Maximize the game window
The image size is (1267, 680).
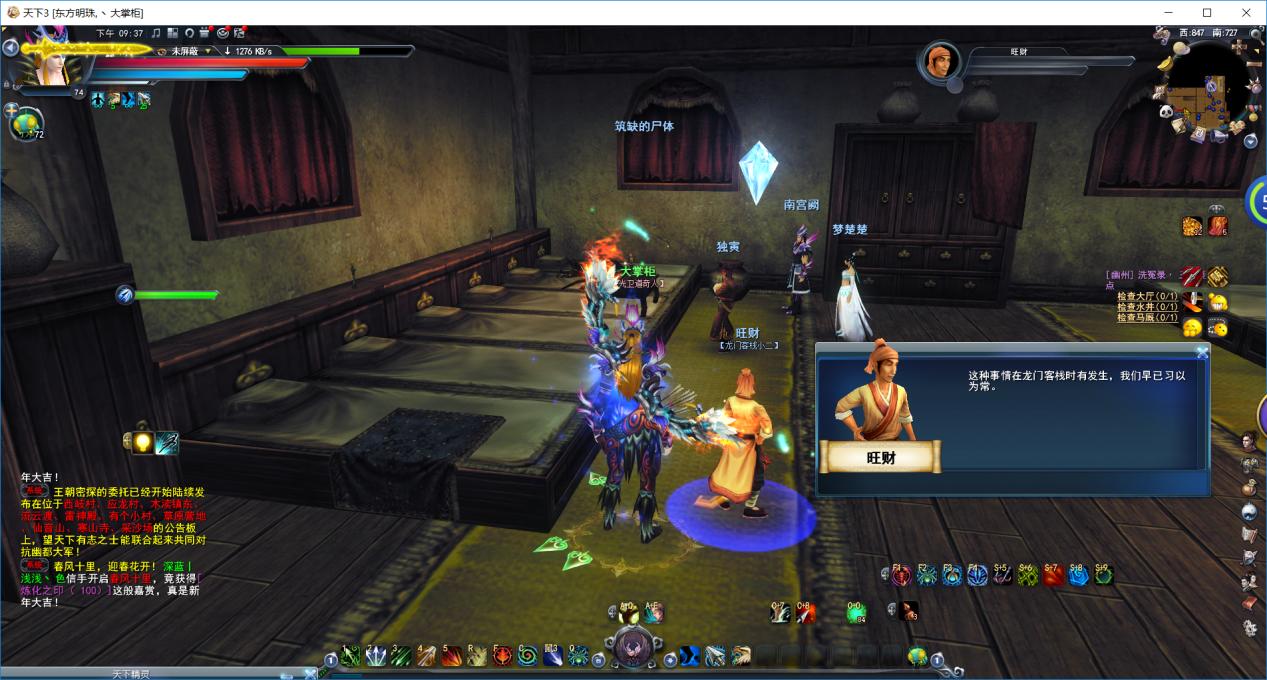1207,12
